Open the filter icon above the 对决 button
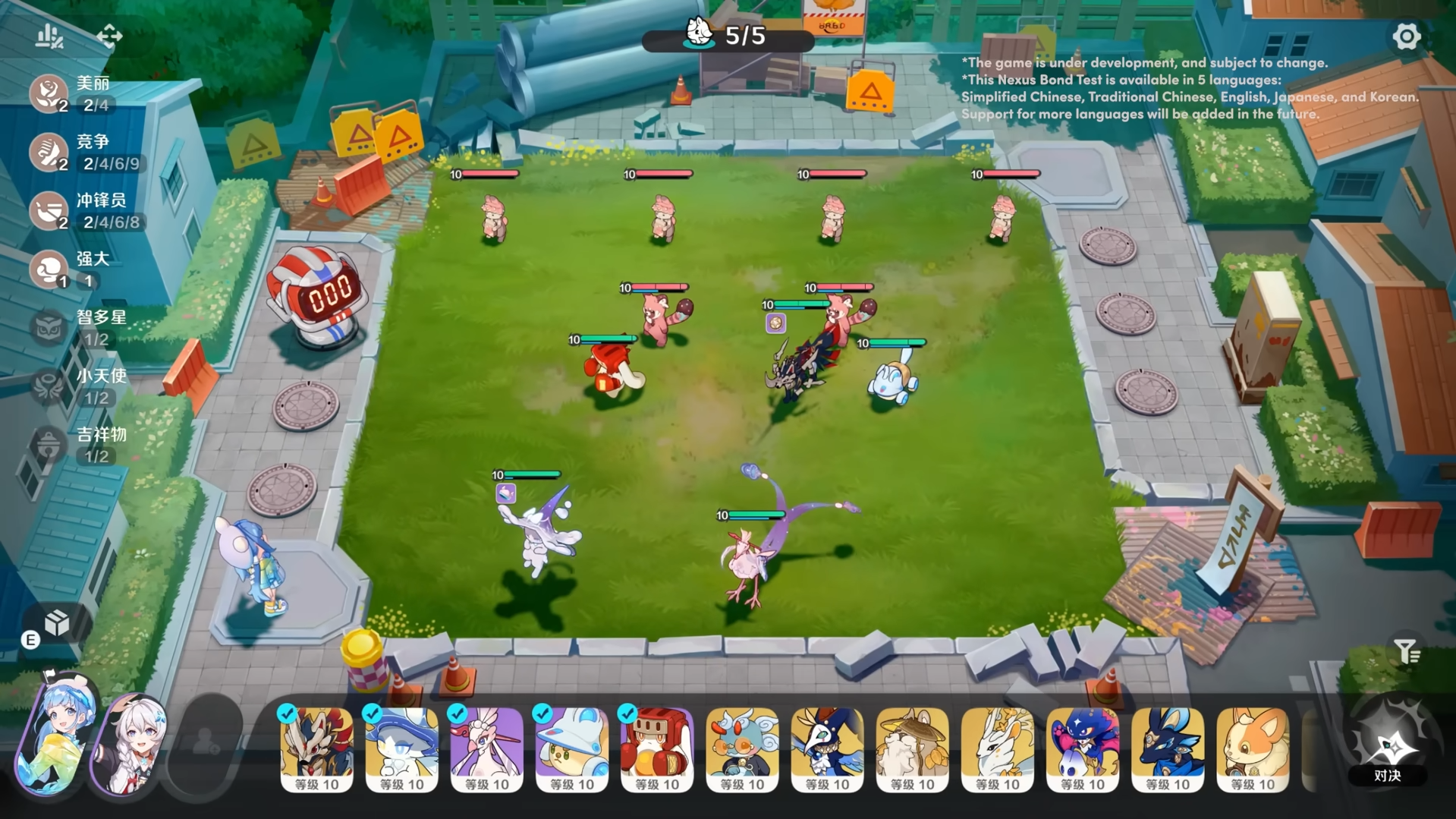Image resolution: width=1456 pixels, height=819 pixels. click(x=1407, y=651)
